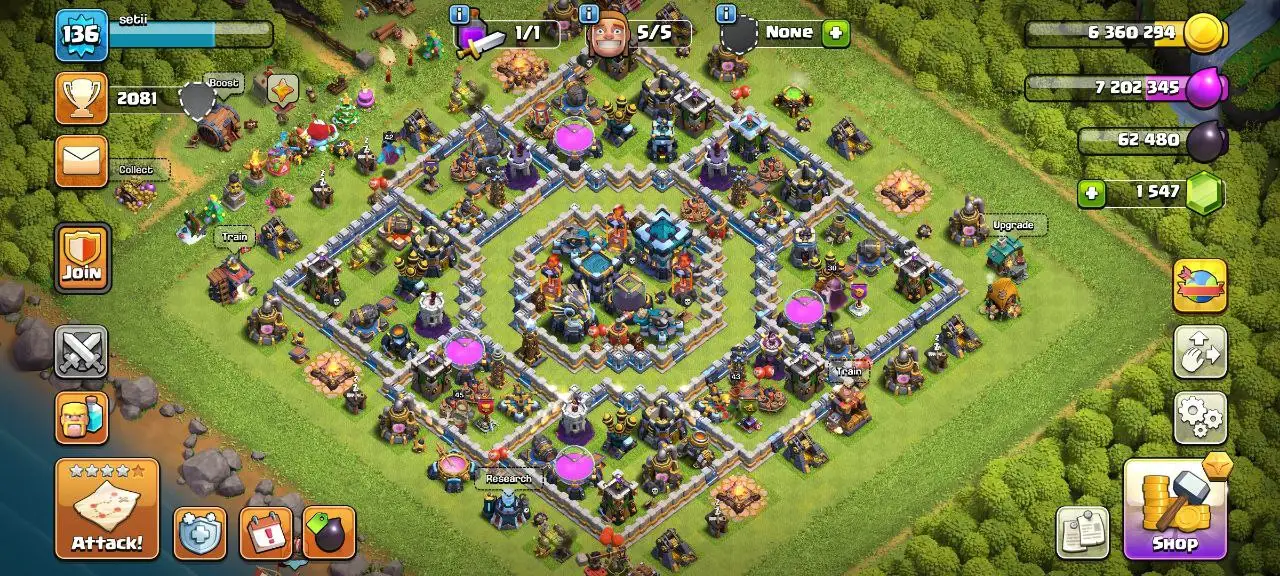
Task: Open the Settings gear
Action: click(1199, 417)
